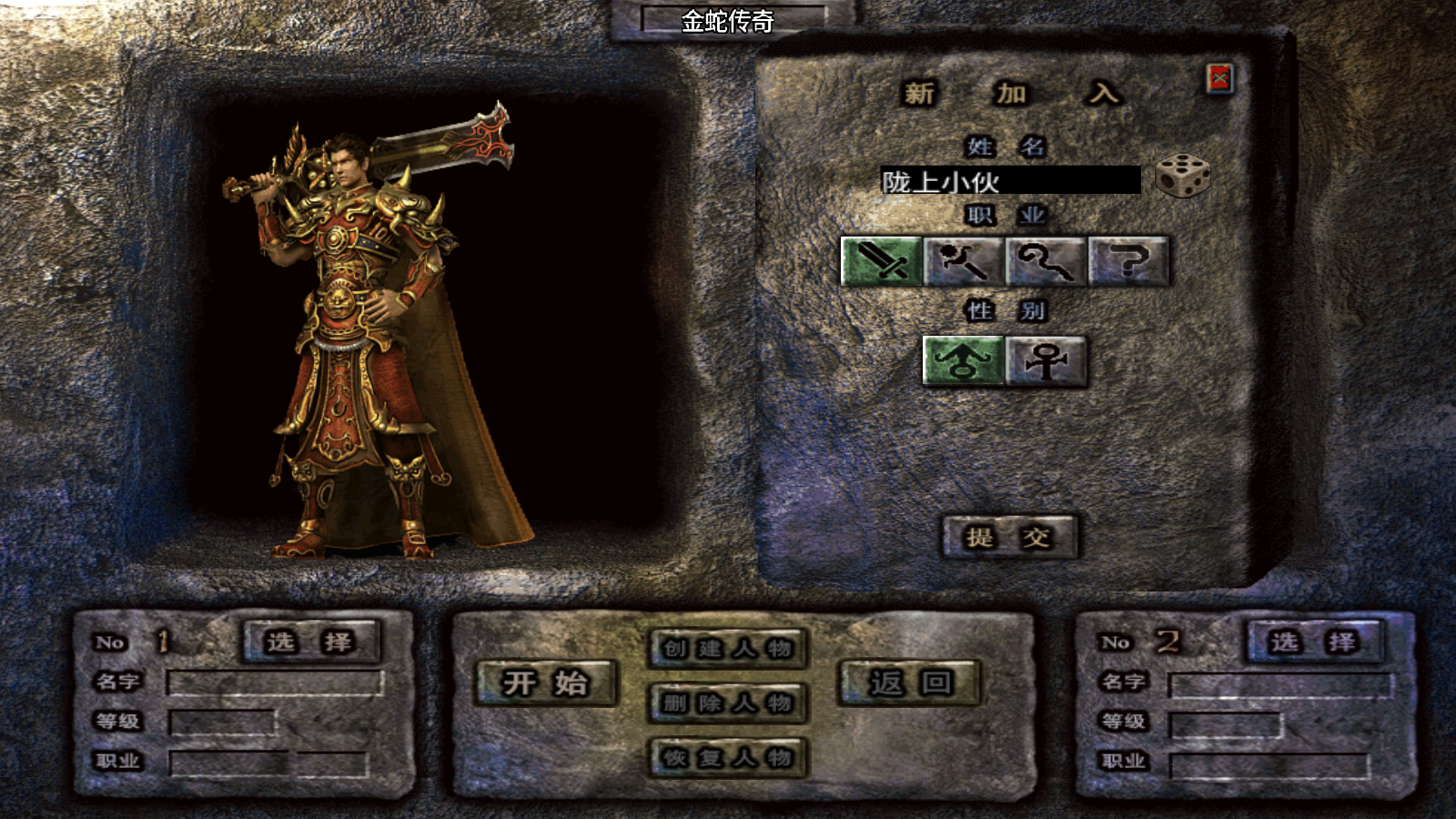The height and width of the screenshot is (819, 1456).
Task: Select the question mark class
Action: coord(1128,262)
